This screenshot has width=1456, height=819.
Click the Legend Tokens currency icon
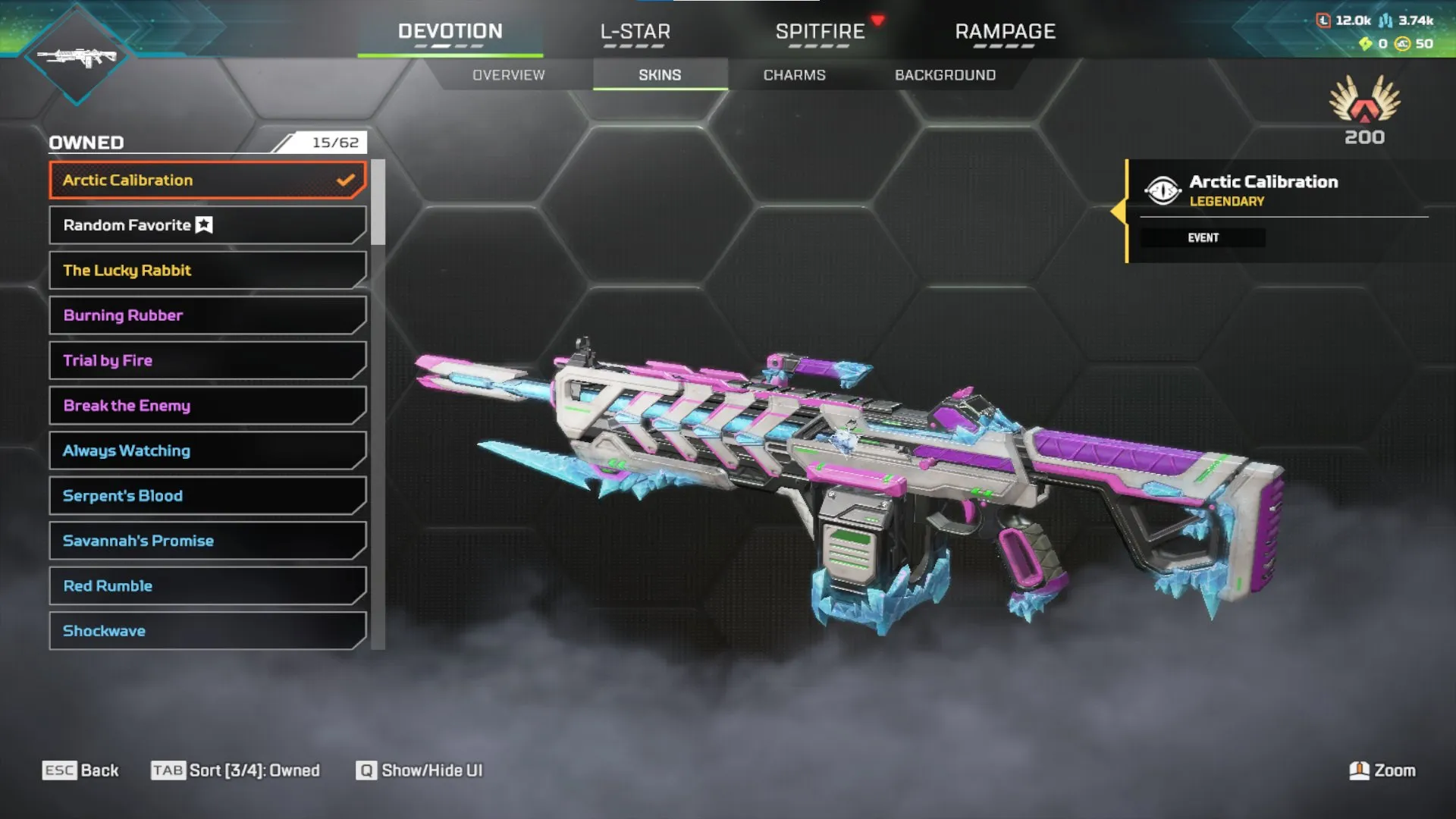(1323, 21)
